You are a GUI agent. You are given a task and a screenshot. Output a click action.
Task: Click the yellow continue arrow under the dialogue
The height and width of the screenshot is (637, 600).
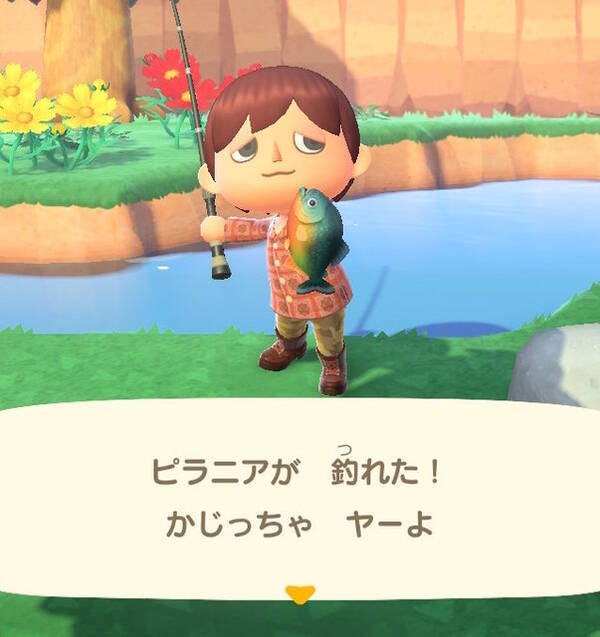[x=299, y=594]
